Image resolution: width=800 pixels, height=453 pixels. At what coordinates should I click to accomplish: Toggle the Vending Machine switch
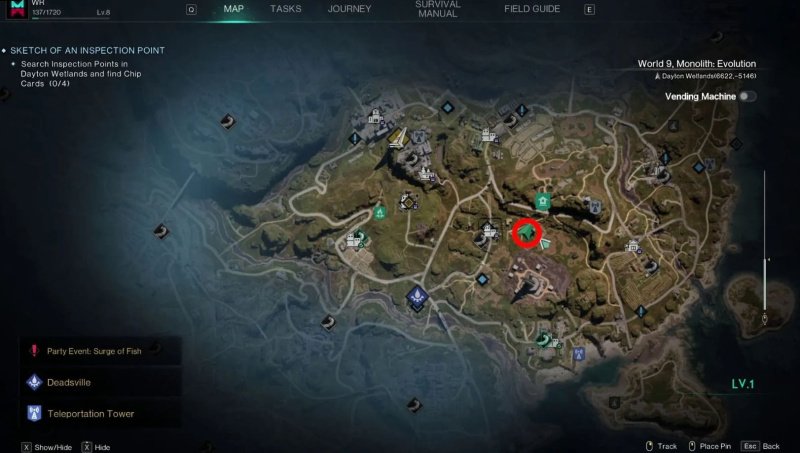pyautogui.click(x=747, y=96)
